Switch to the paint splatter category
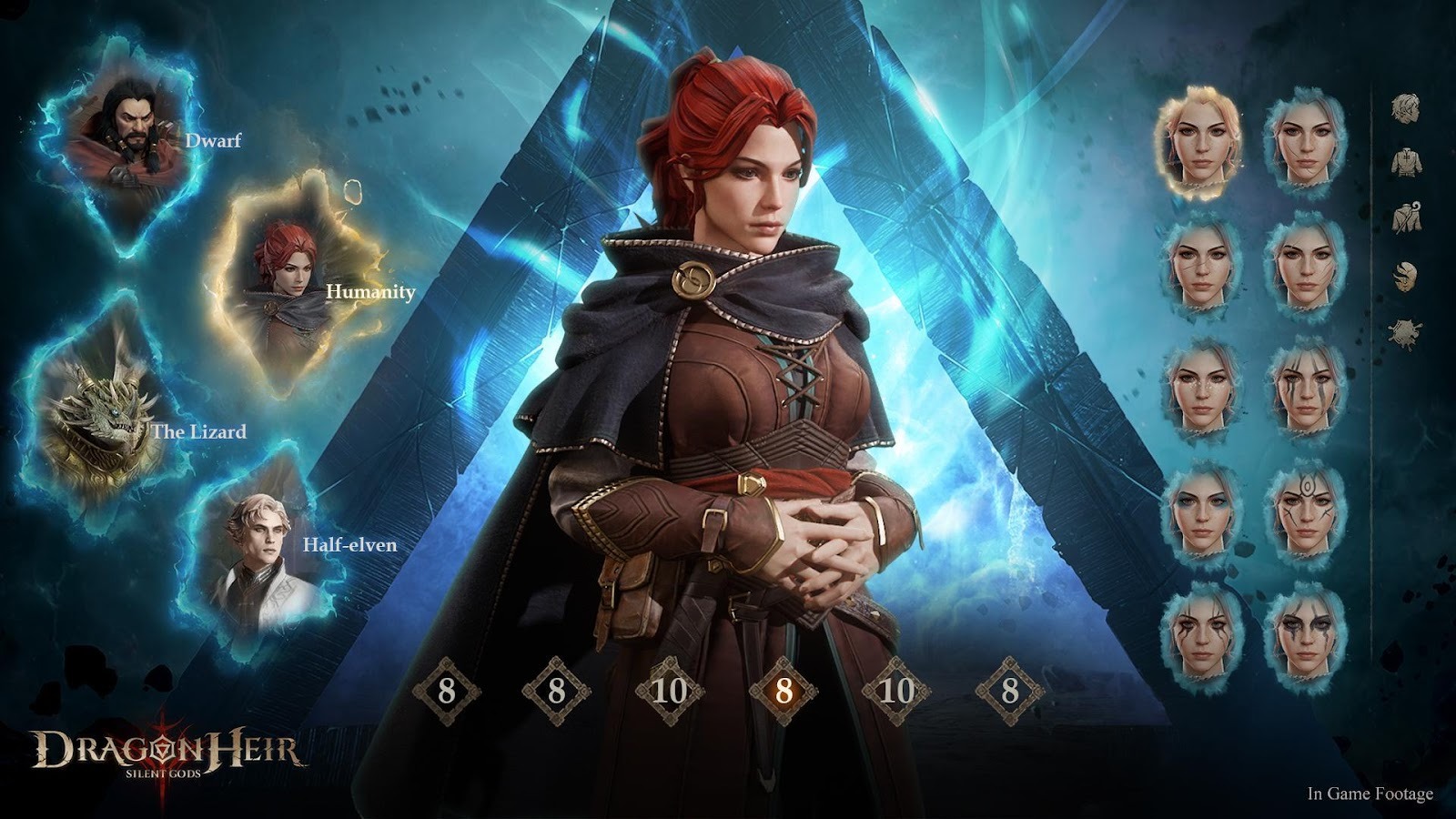 [1407, 331]
